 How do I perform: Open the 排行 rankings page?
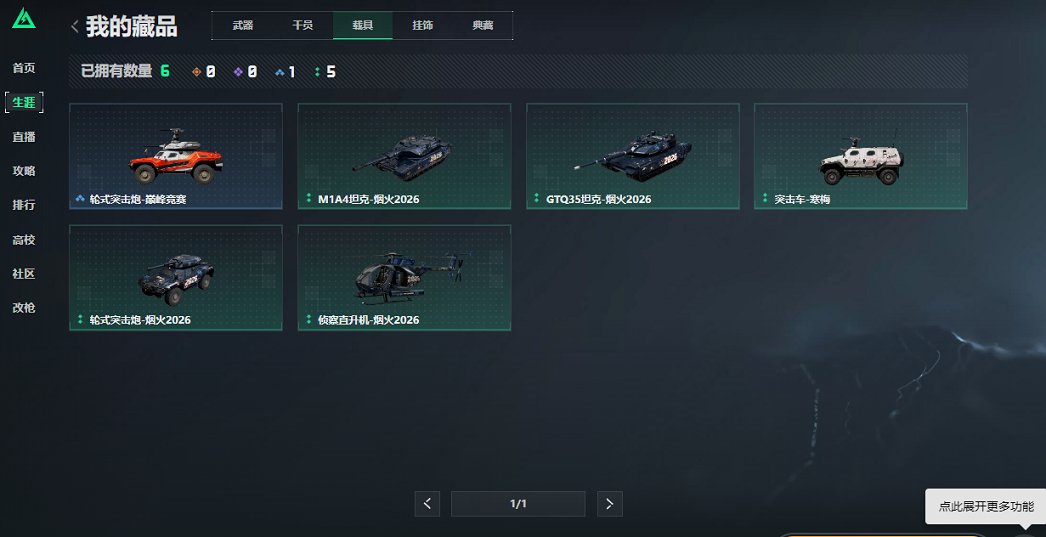tap(24, 205)
